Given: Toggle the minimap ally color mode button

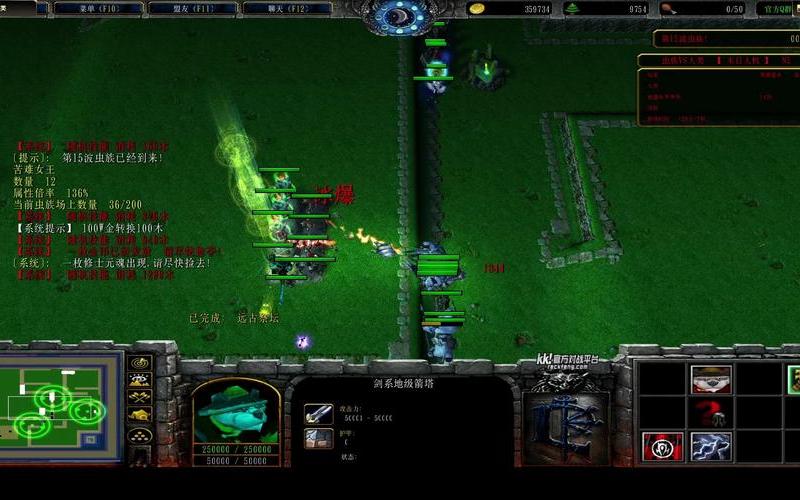Looking at the screenshot, I should 140,398.
